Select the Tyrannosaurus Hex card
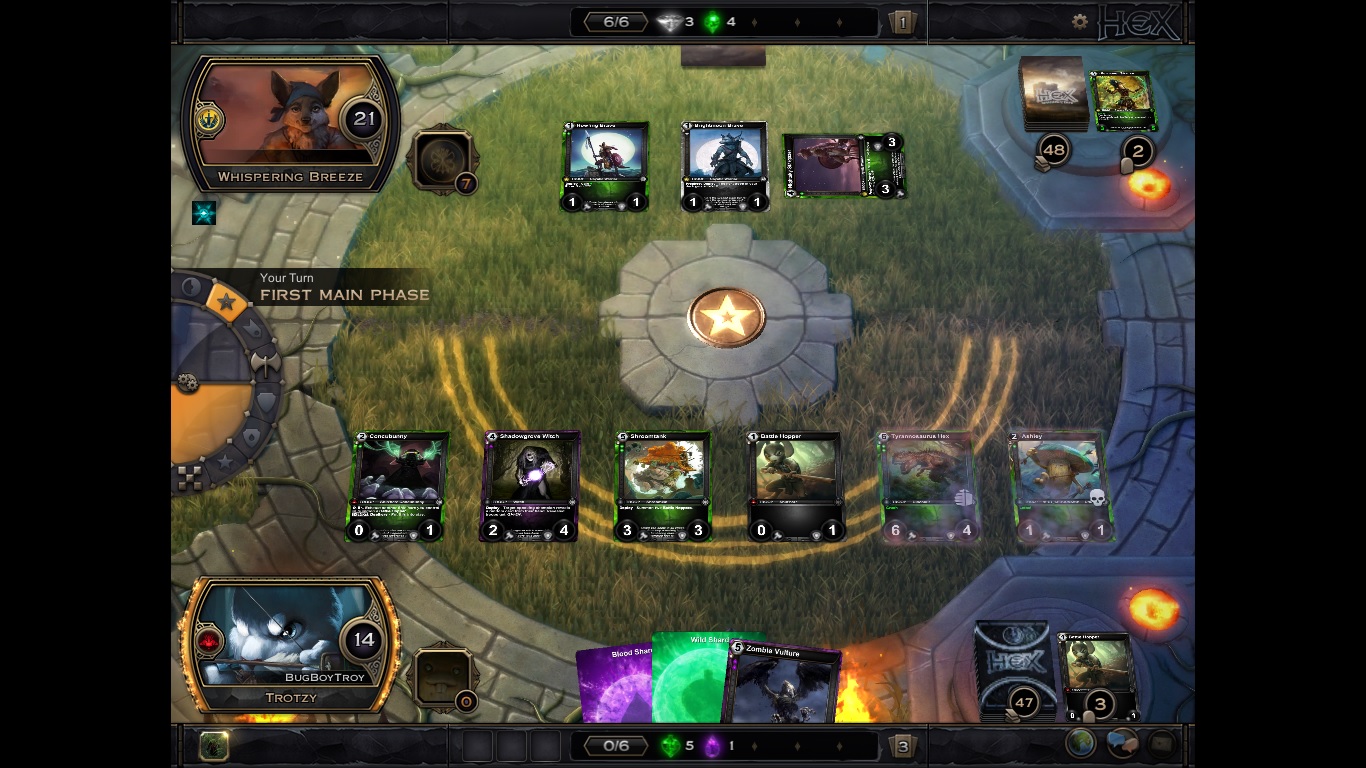The width and height of the screenshot is (1366, 768). click(928, 486)
